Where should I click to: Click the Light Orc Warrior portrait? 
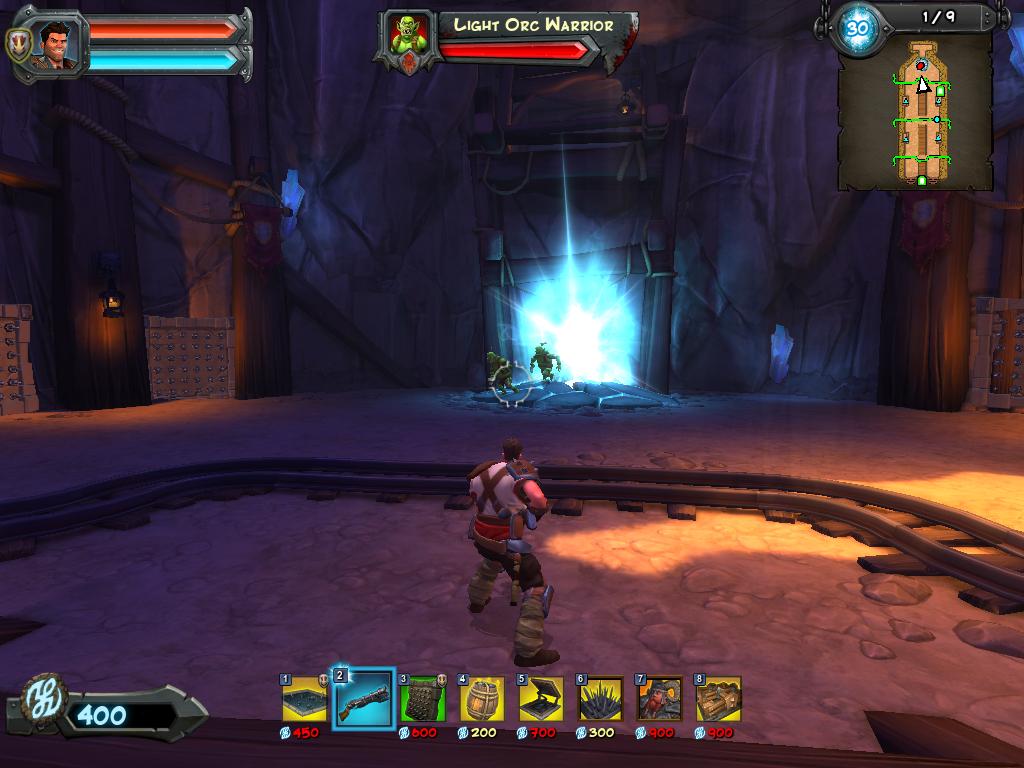click(410, 38)
